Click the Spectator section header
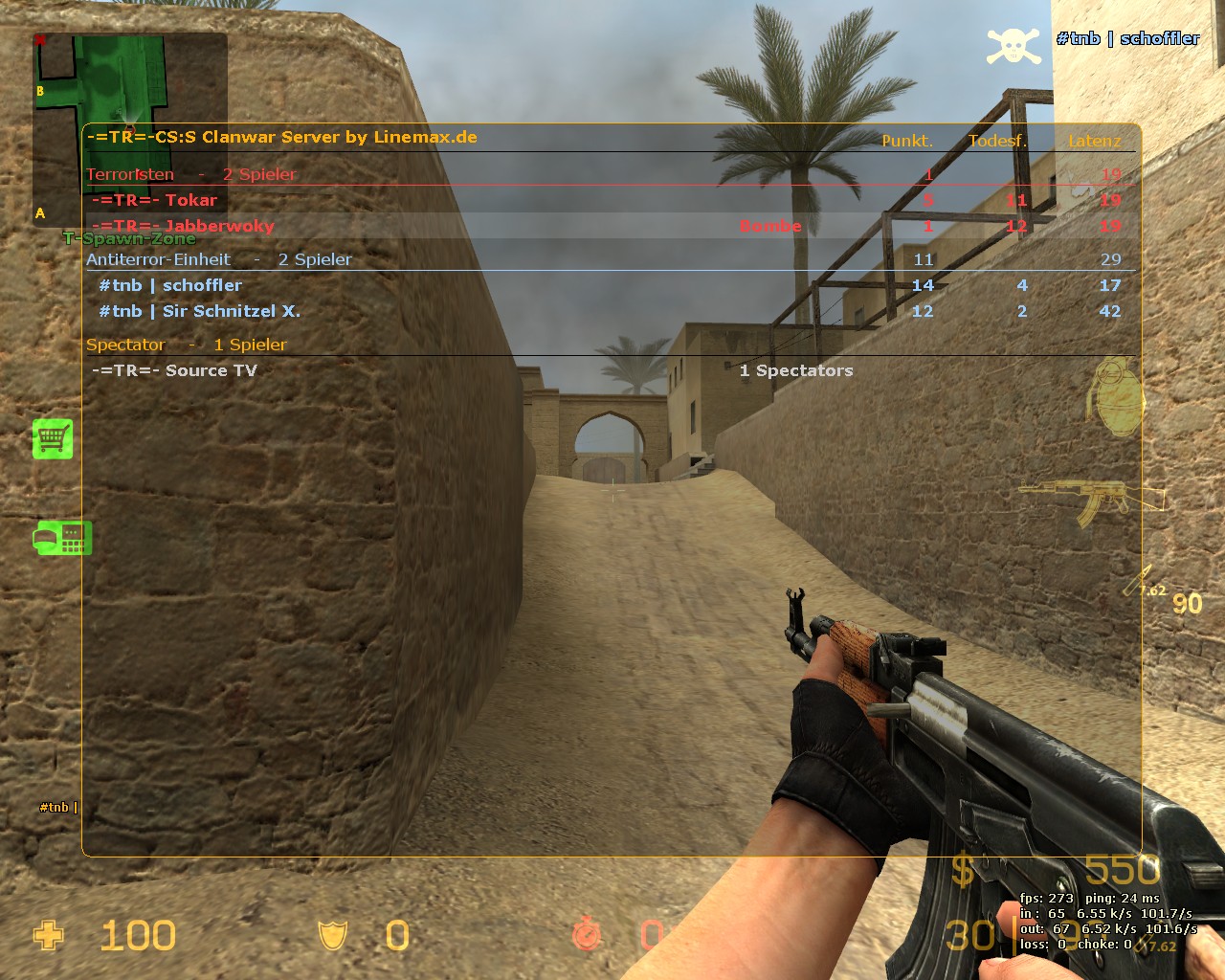The image size is (1225, 980). click(125, 345)
